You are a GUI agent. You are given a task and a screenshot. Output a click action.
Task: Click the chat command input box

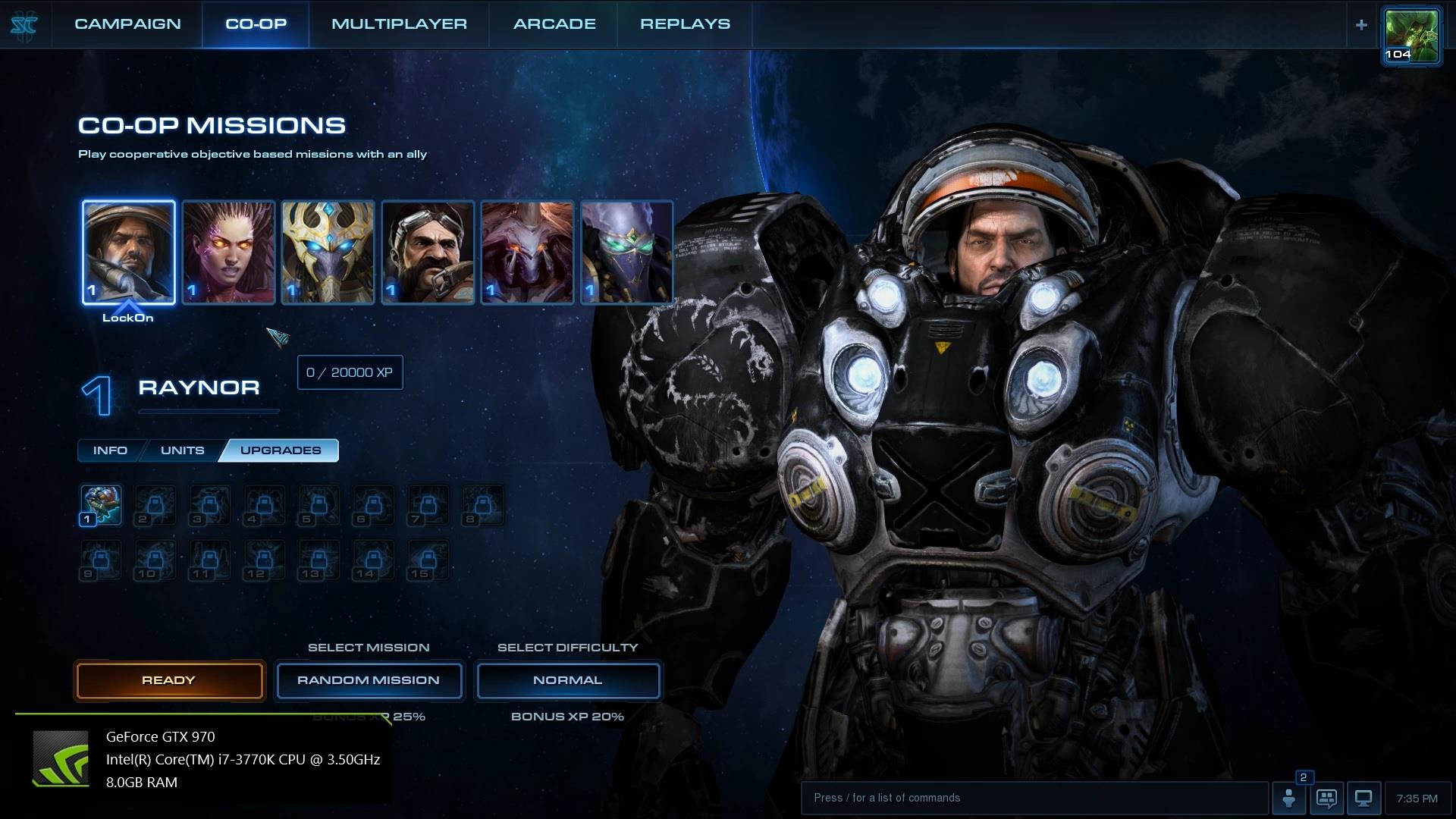(1034, 798)
